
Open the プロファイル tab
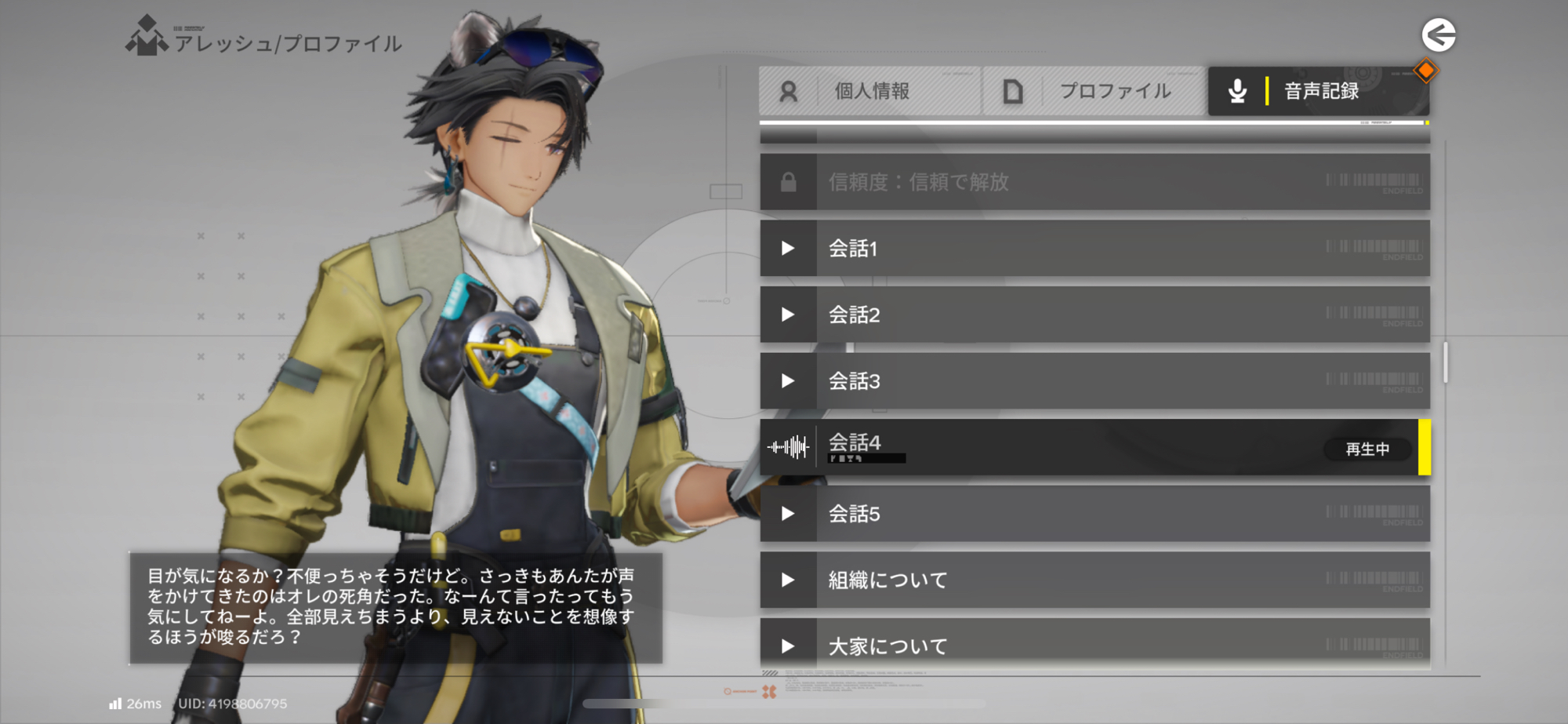1094,91
